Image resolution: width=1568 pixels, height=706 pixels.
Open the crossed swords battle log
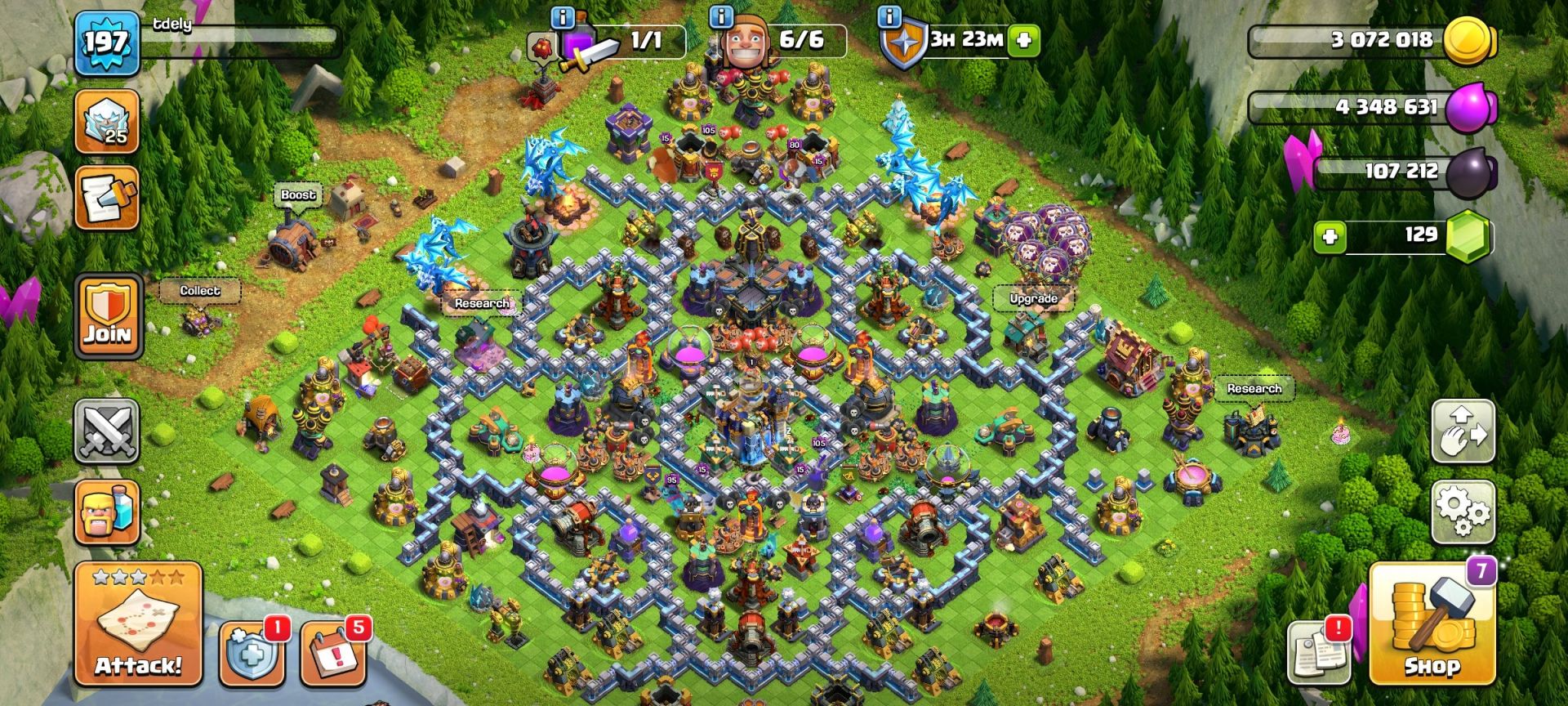coord(108,431)
